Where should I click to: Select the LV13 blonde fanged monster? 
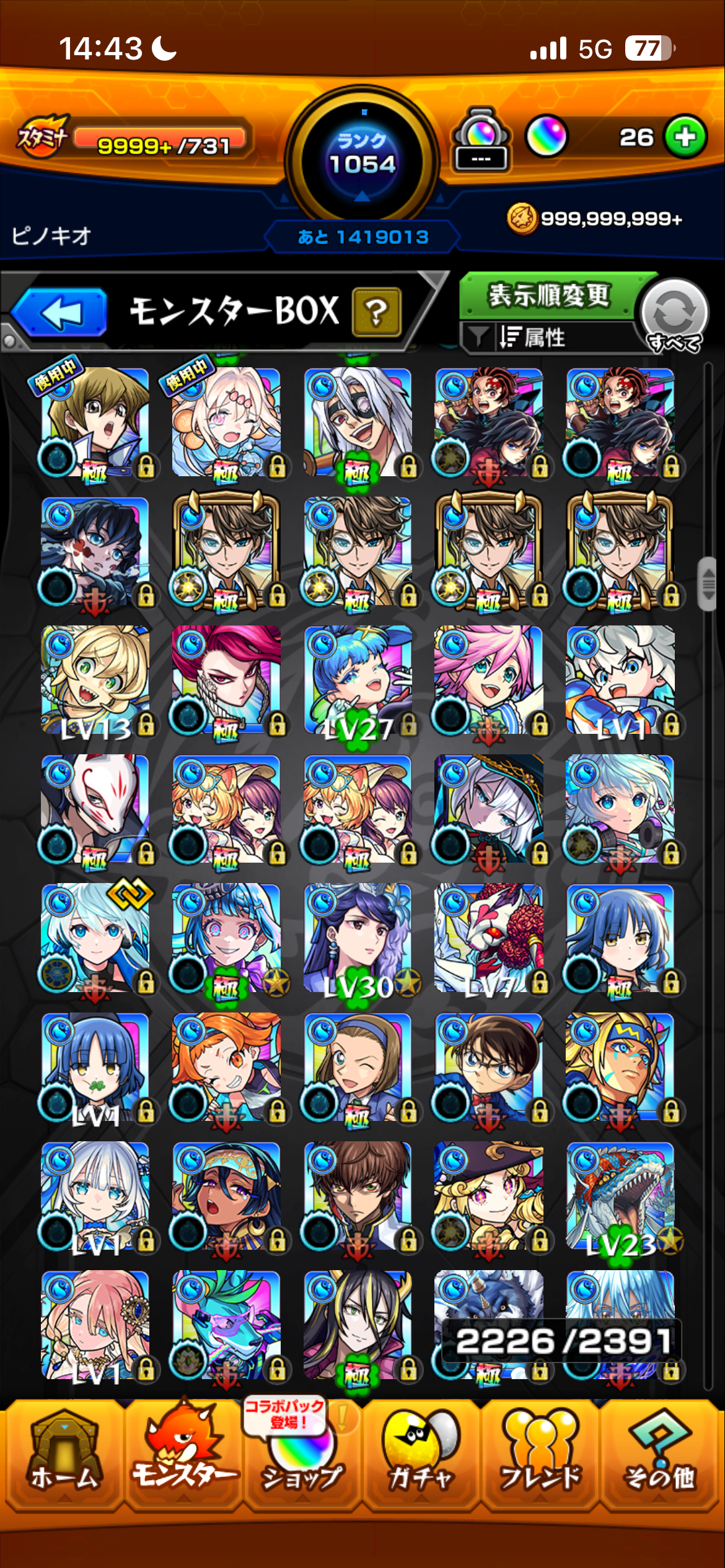(95, 680)
